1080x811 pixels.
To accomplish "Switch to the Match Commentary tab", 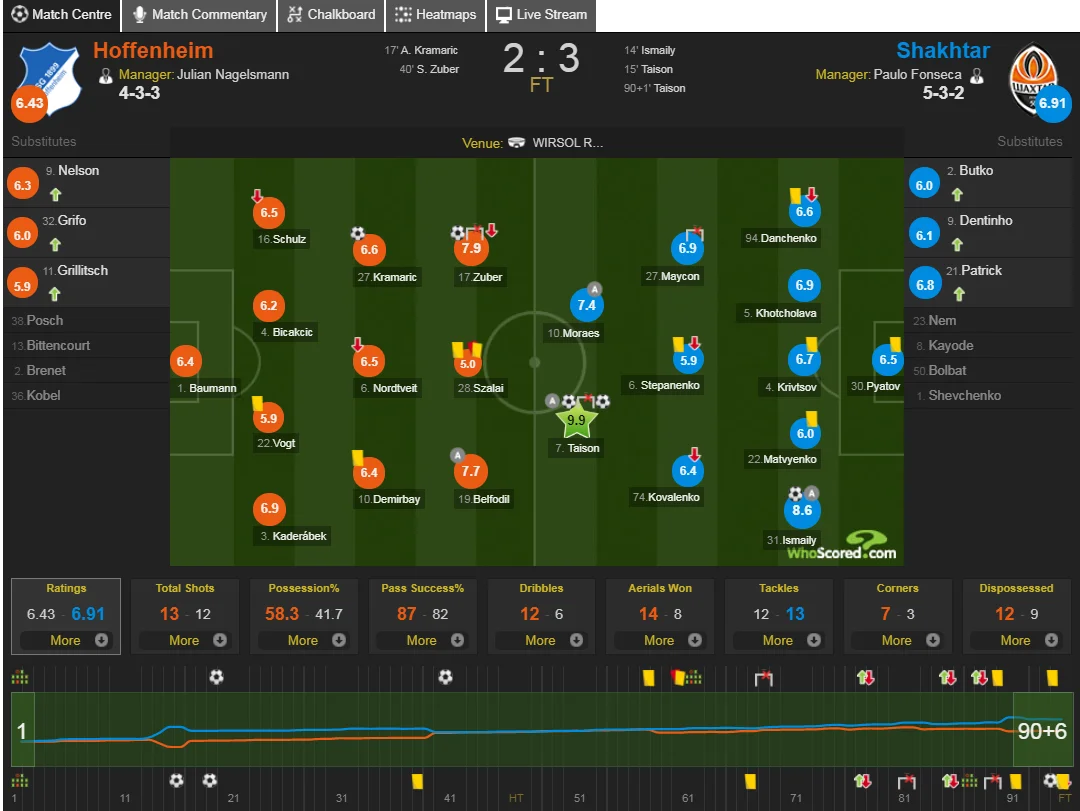I will tap(199, 15).
